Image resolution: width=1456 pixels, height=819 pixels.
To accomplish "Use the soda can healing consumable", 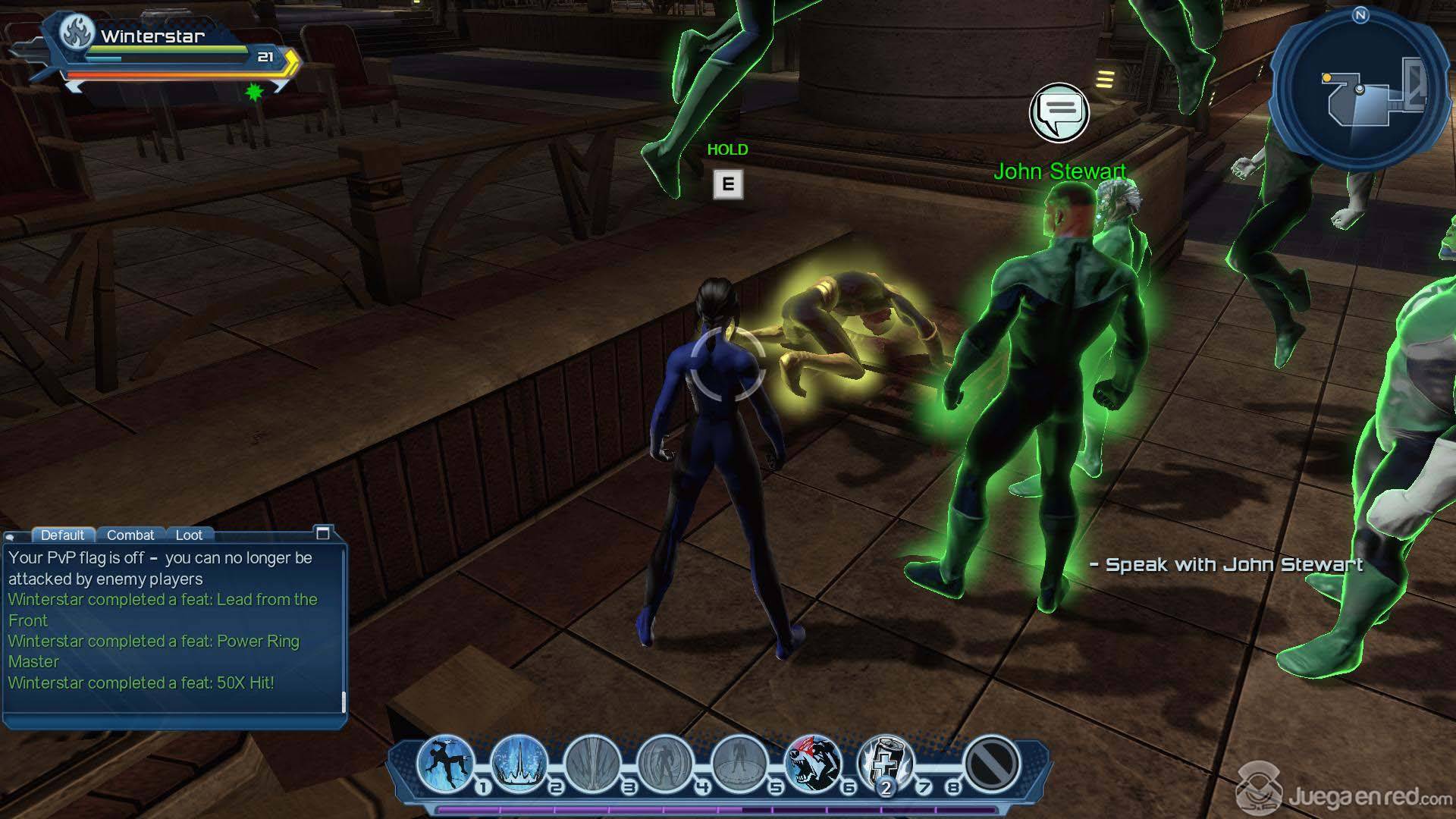I will pyautogui.click(x=885, y=762).
